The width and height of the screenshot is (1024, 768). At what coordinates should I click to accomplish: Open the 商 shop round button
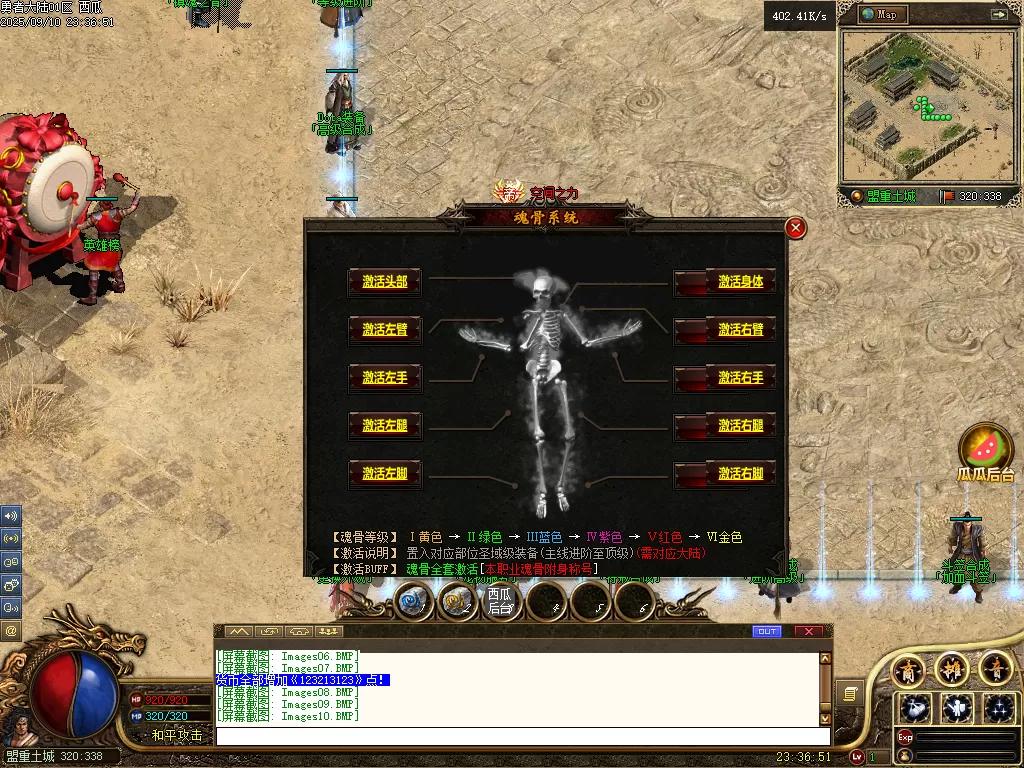coord(907,668)
